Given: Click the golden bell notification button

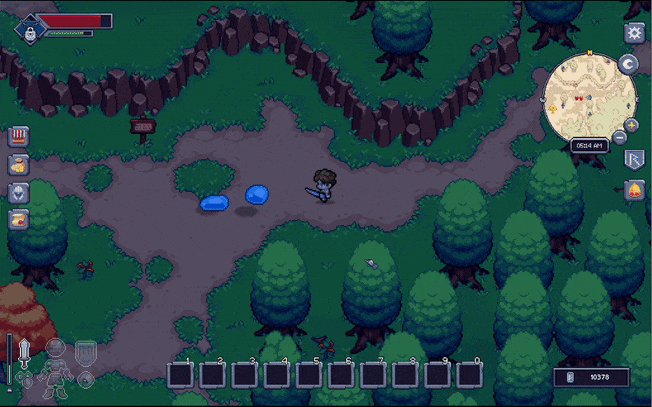Looking at the screenshot, I should coord(633,190).
